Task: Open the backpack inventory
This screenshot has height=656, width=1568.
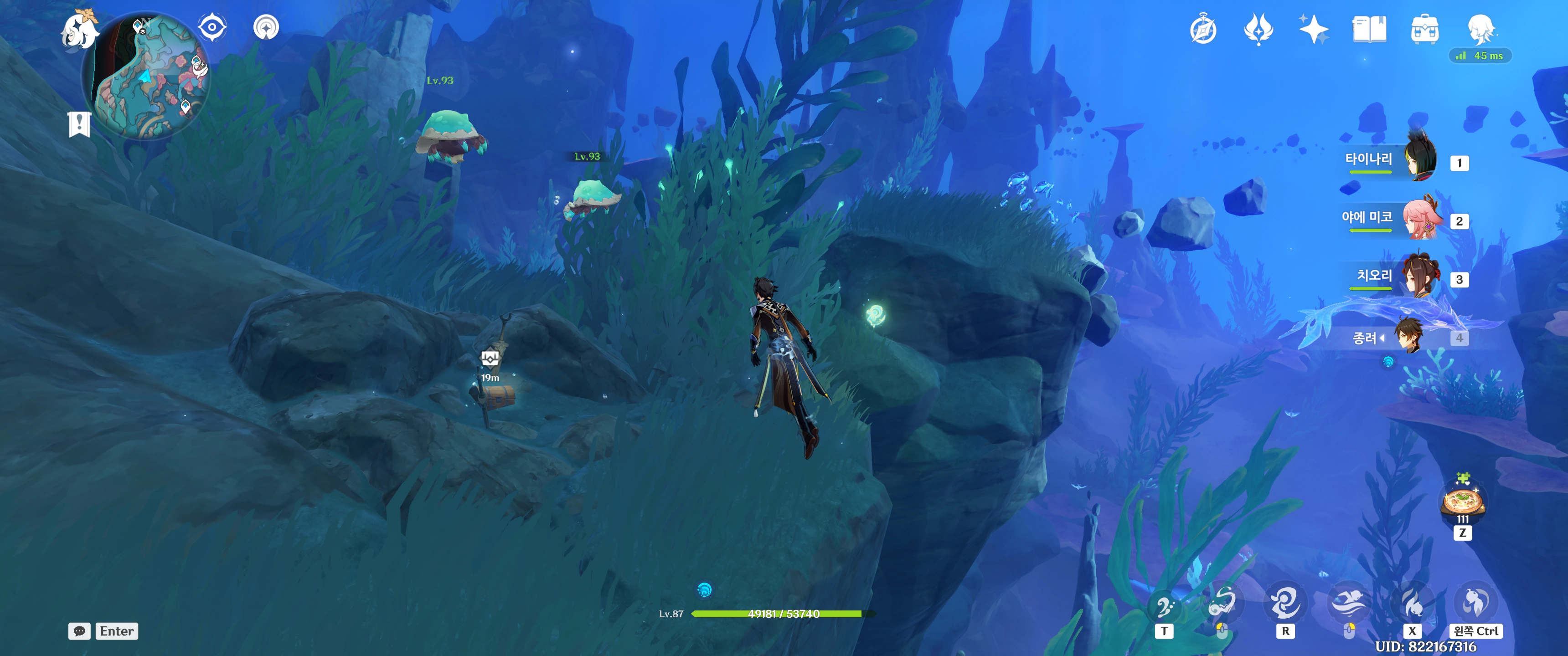Action: pos(1424,30)
